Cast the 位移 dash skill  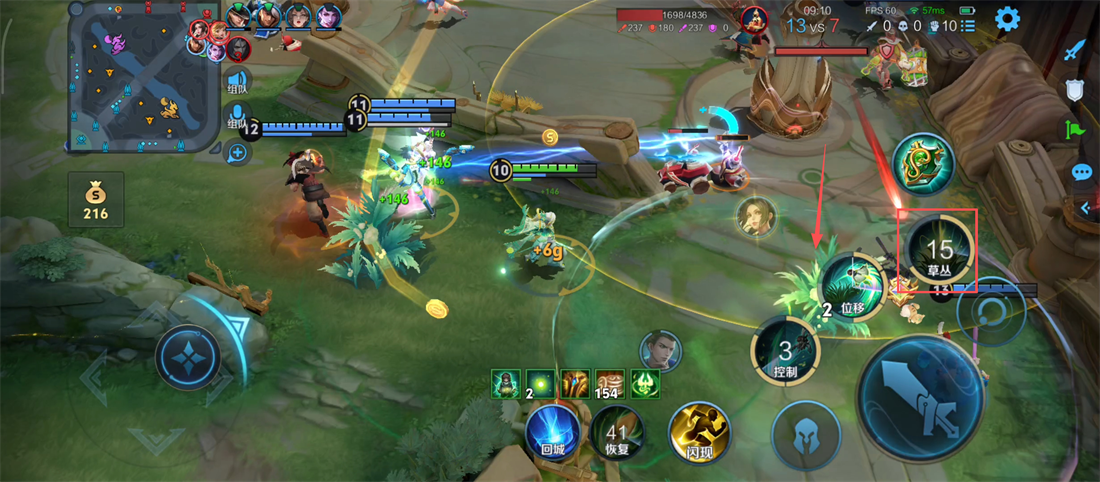pos(852,287)
